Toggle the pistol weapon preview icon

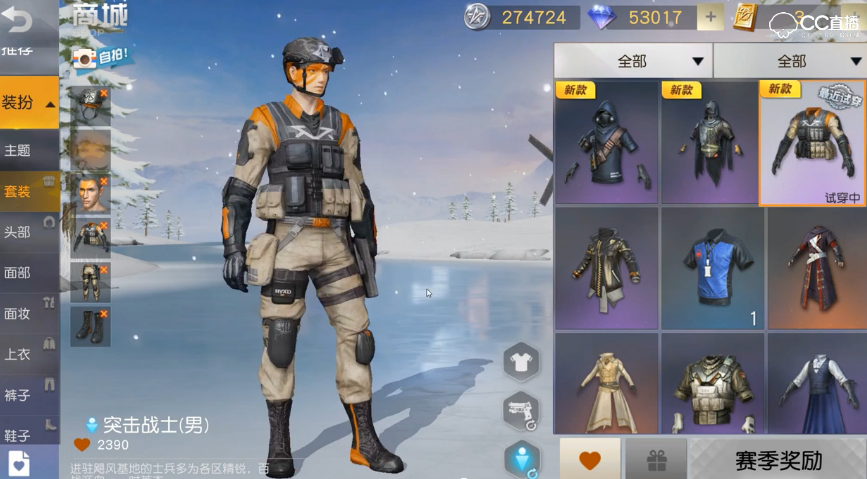click(x=521, y=408)
